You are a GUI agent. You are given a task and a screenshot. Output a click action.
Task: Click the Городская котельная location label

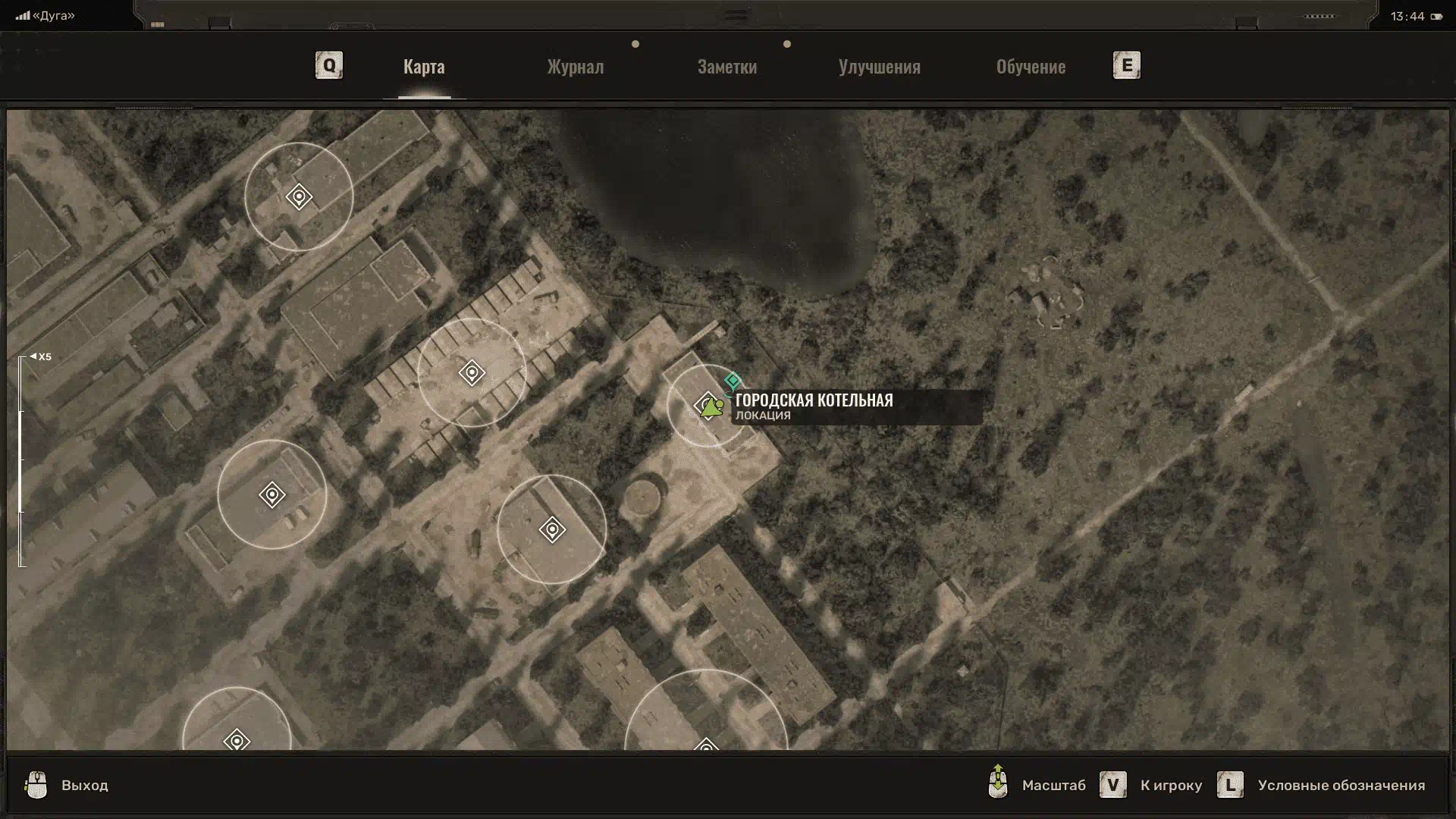[x=814, y=400]
